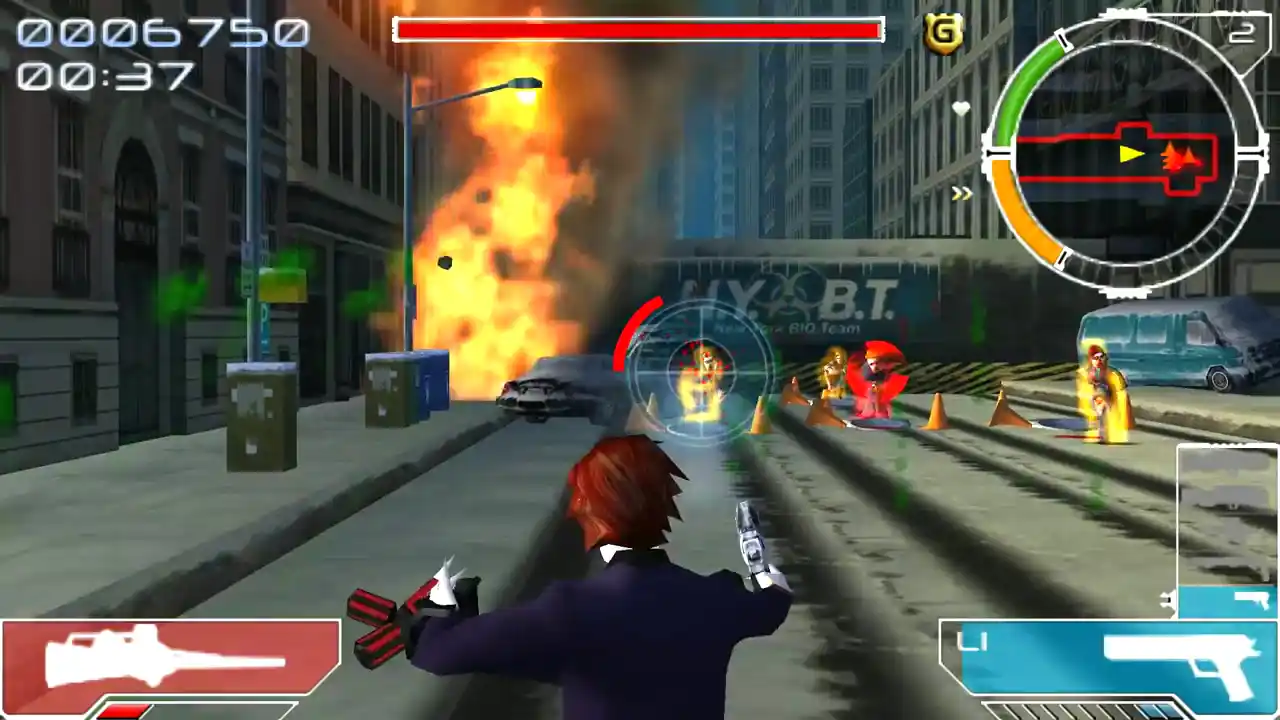
Task: Click the chevron arrows near the radar edge
Action: pos(961,192)
